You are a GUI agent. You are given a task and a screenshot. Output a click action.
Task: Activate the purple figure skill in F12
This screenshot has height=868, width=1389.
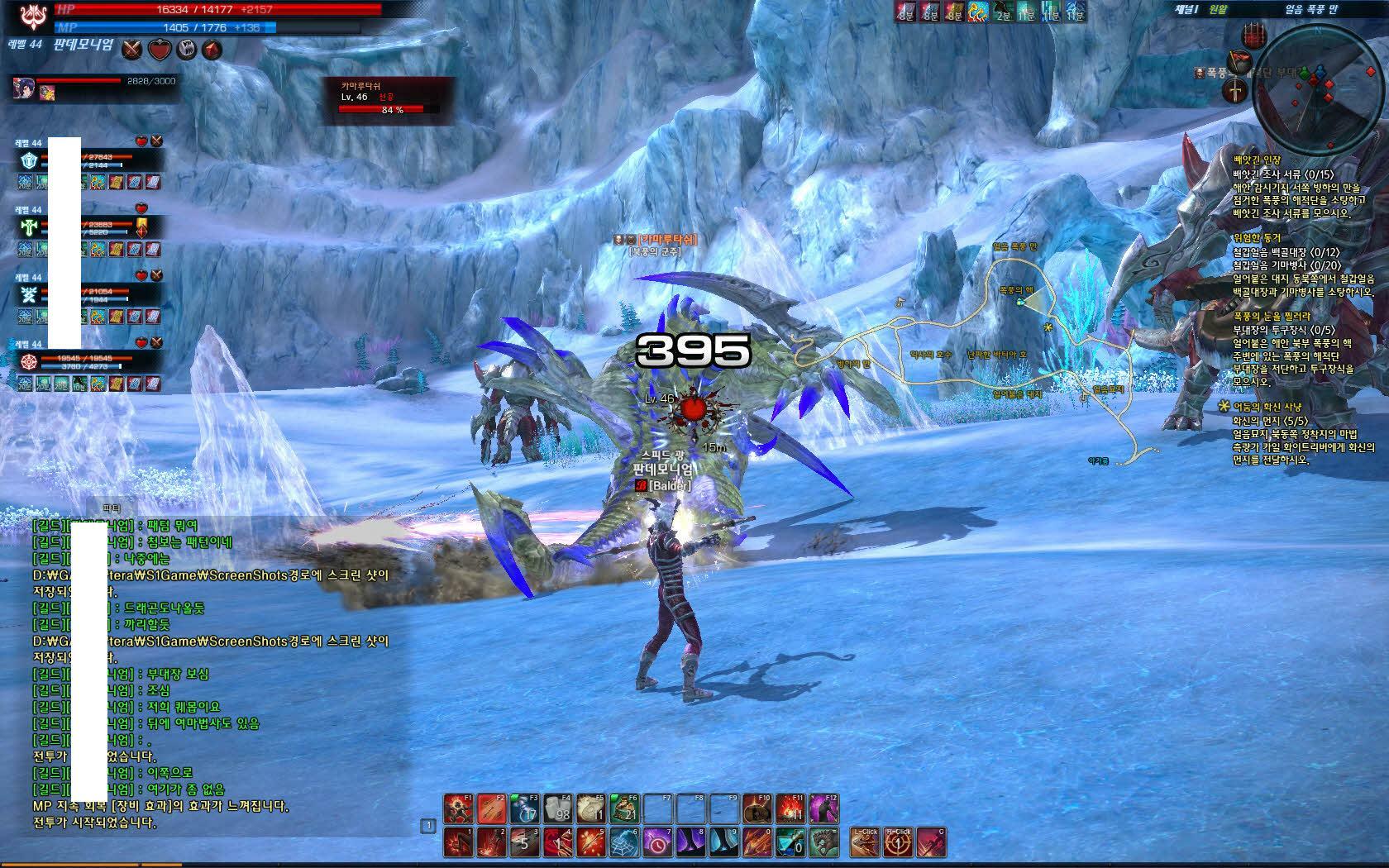[x=824, y=808]
